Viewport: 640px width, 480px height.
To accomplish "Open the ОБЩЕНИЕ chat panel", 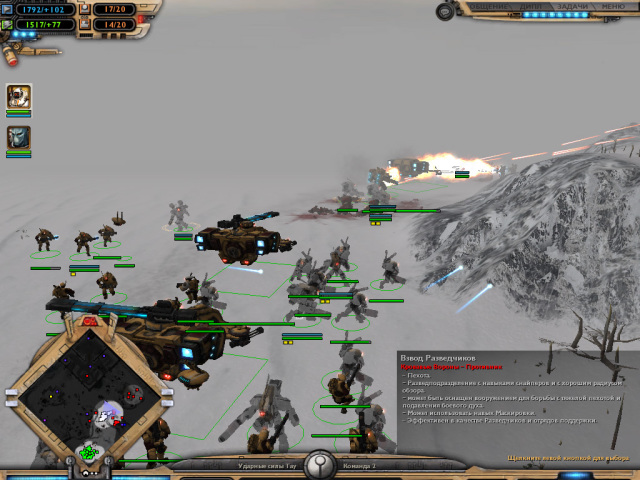I will (488, 6).
